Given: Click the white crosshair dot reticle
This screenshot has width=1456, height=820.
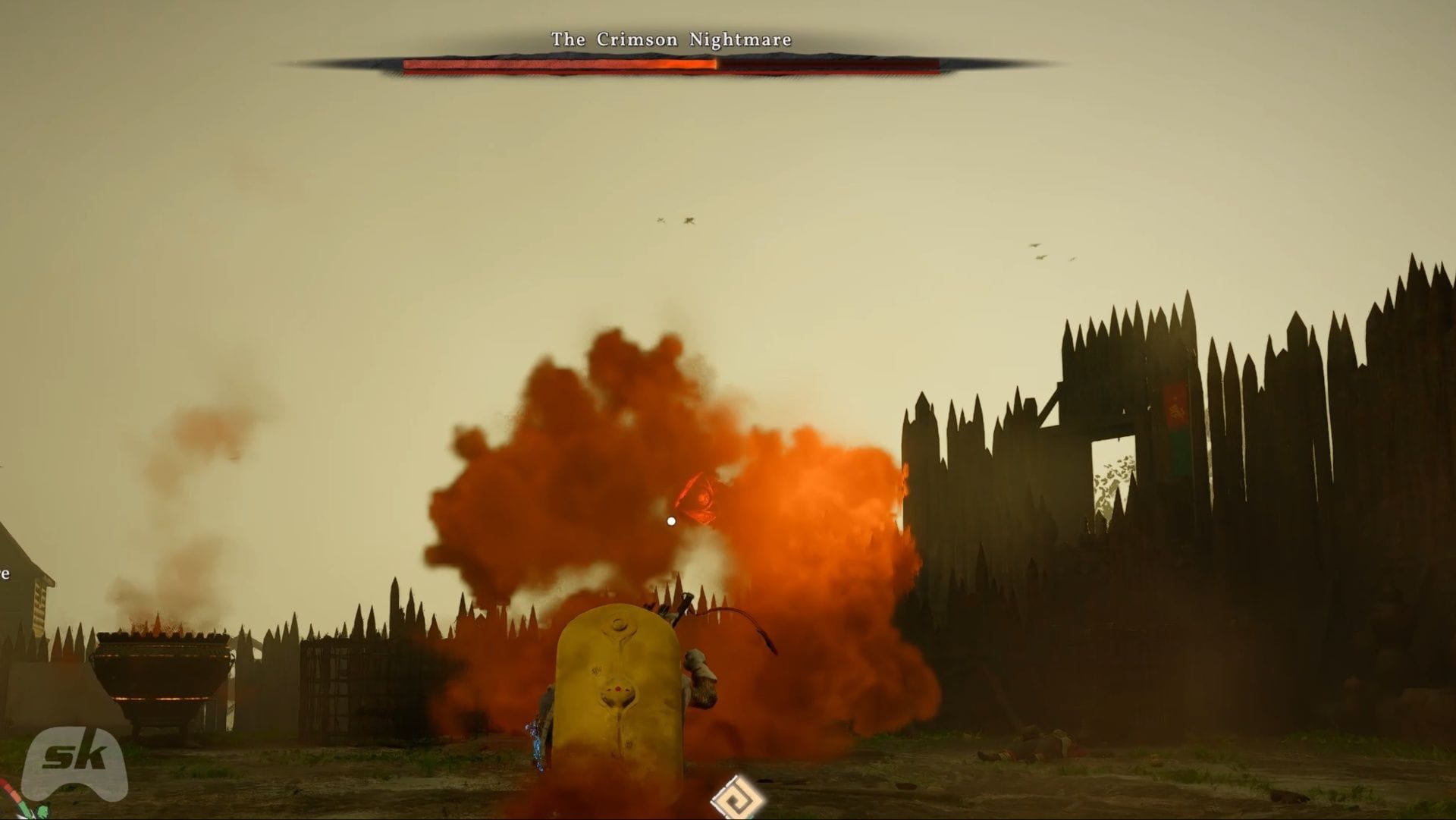Looking at the screenshot, I should (670, 520).
